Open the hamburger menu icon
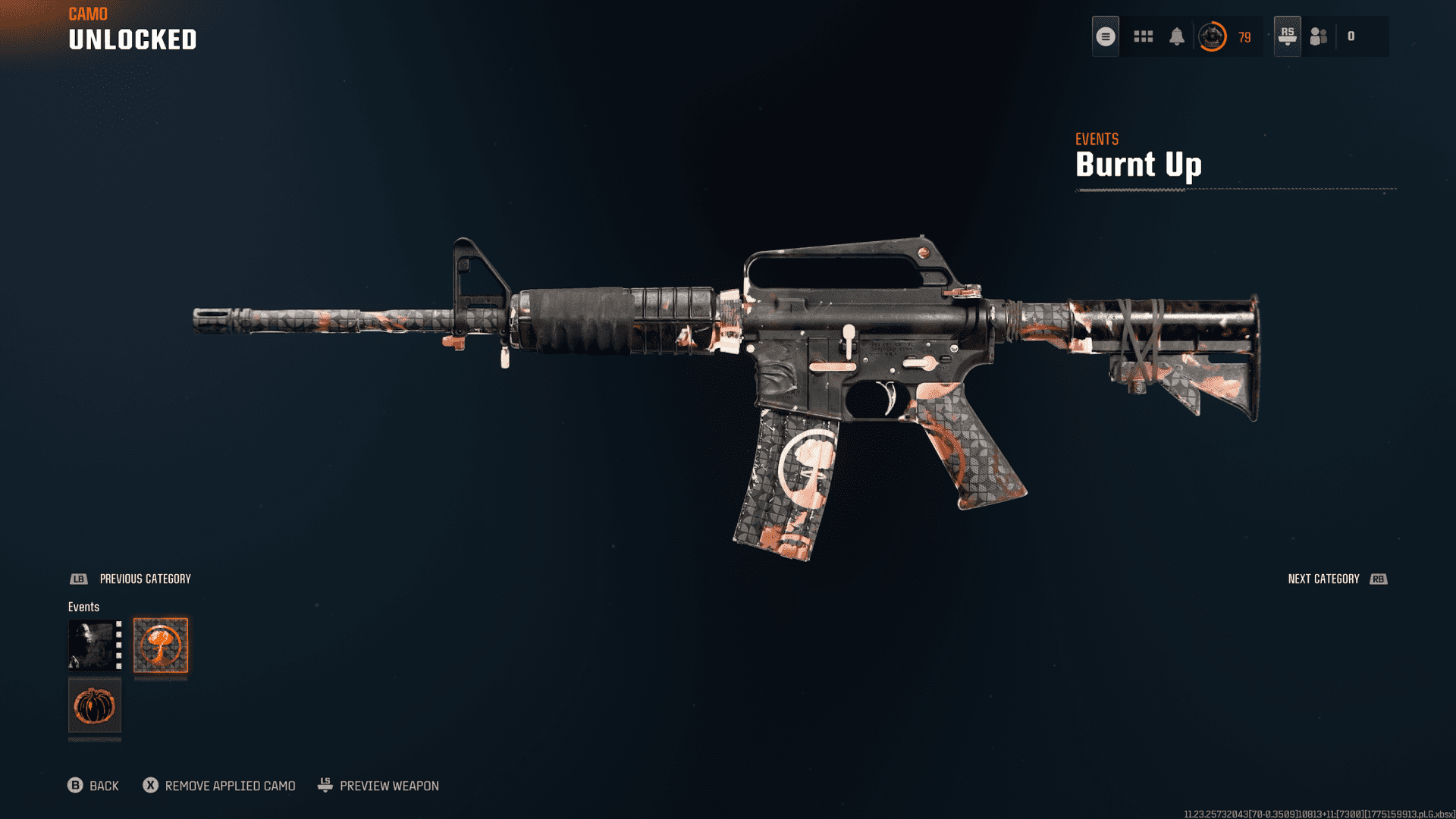The width and height of the screenshot is (1456, 819). pos(1106,36)
